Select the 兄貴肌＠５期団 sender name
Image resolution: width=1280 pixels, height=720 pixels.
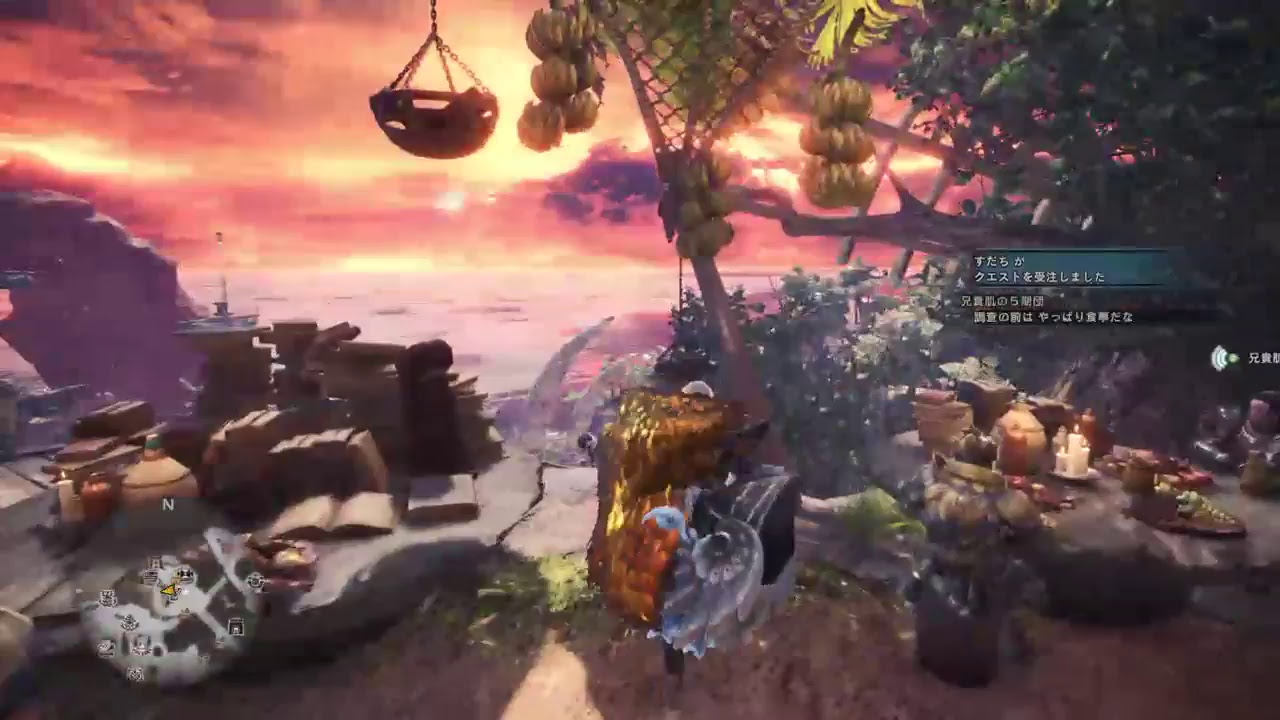point(1003,300)
